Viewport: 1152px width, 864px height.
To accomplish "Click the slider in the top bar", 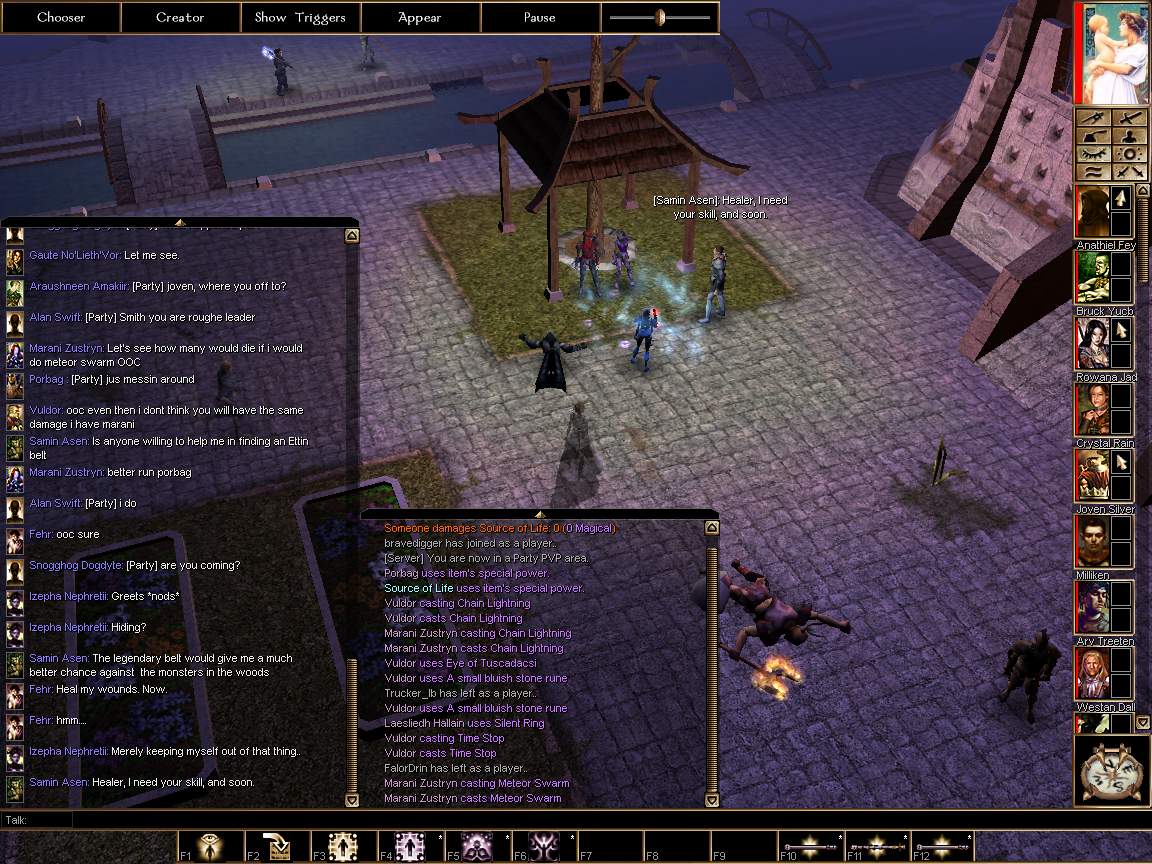I will pos(660,17).
